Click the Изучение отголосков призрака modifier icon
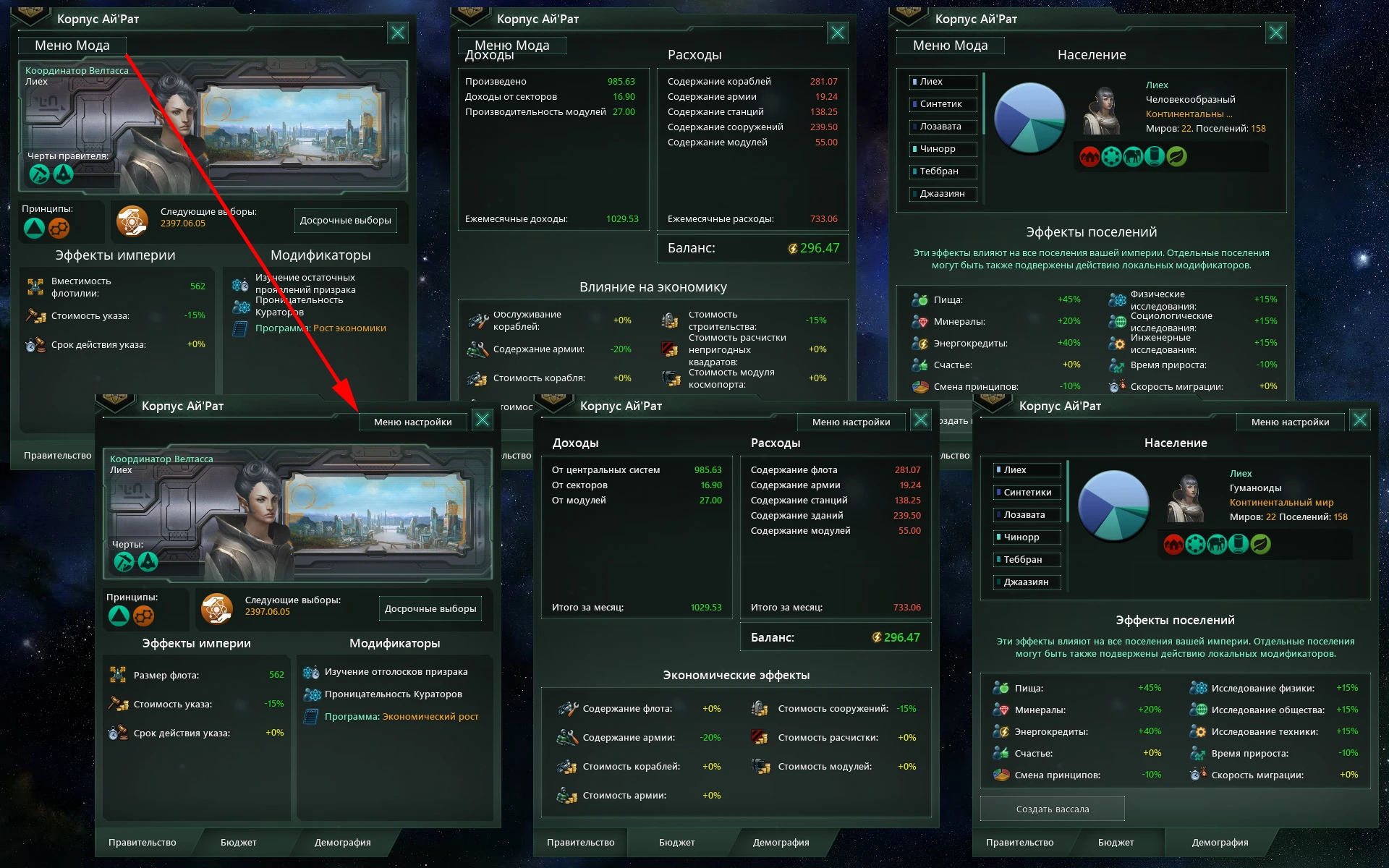Screen dimensions: 1389x868 (x=312, y=671)
